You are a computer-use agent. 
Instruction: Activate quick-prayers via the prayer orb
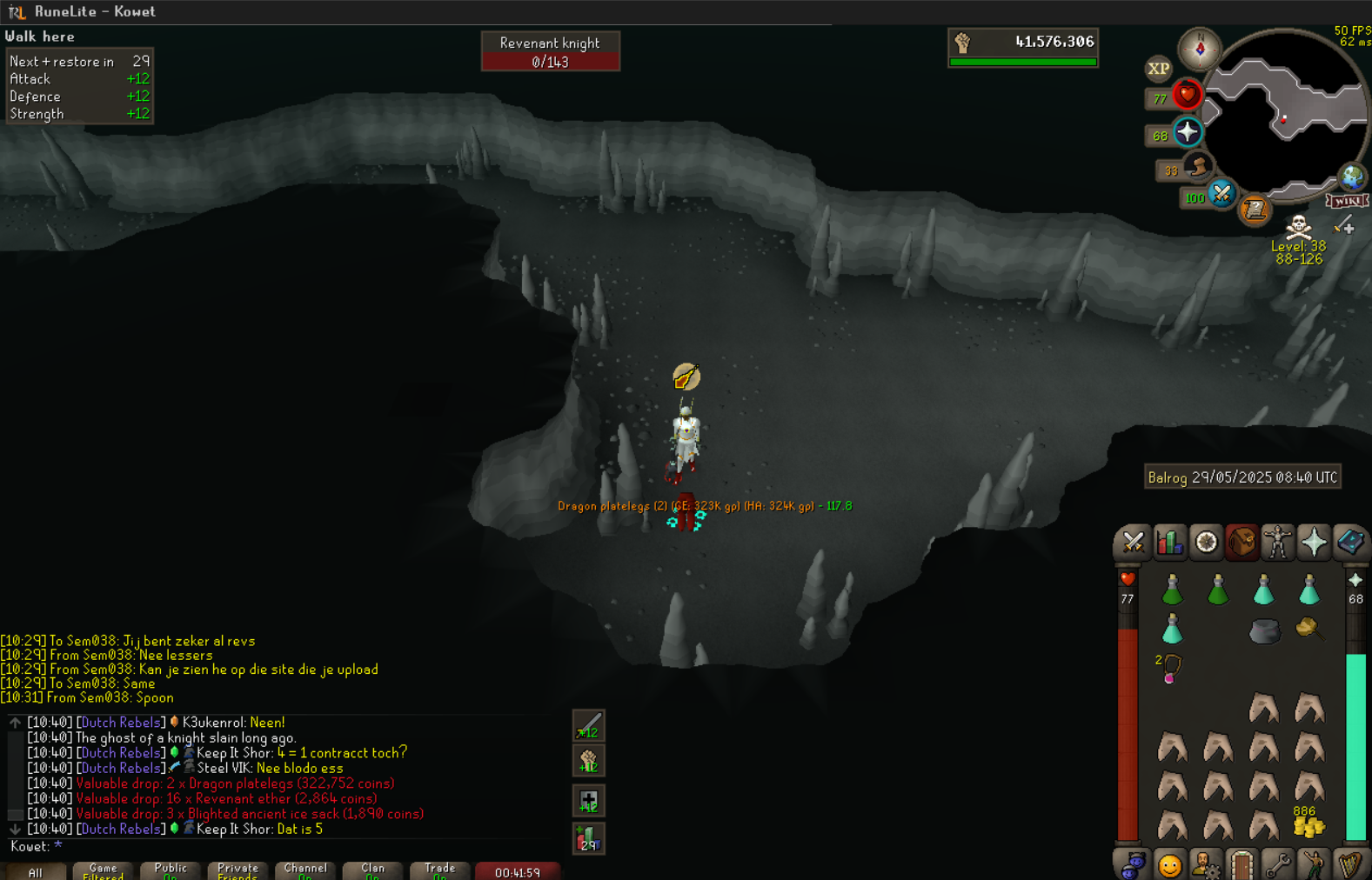coord(1188,132)
